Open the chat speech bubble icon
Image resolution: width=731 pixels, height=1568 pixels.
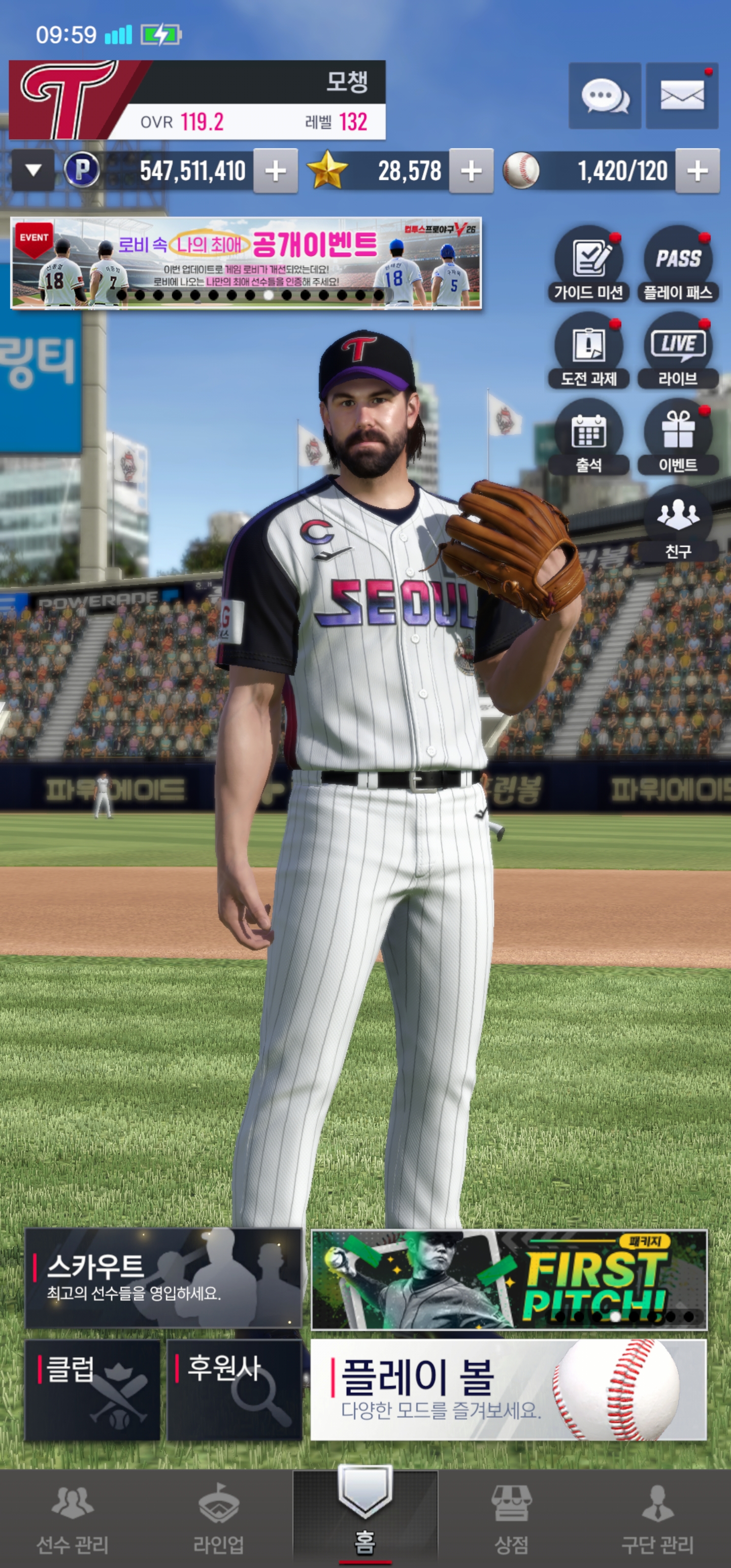point(605,95)
